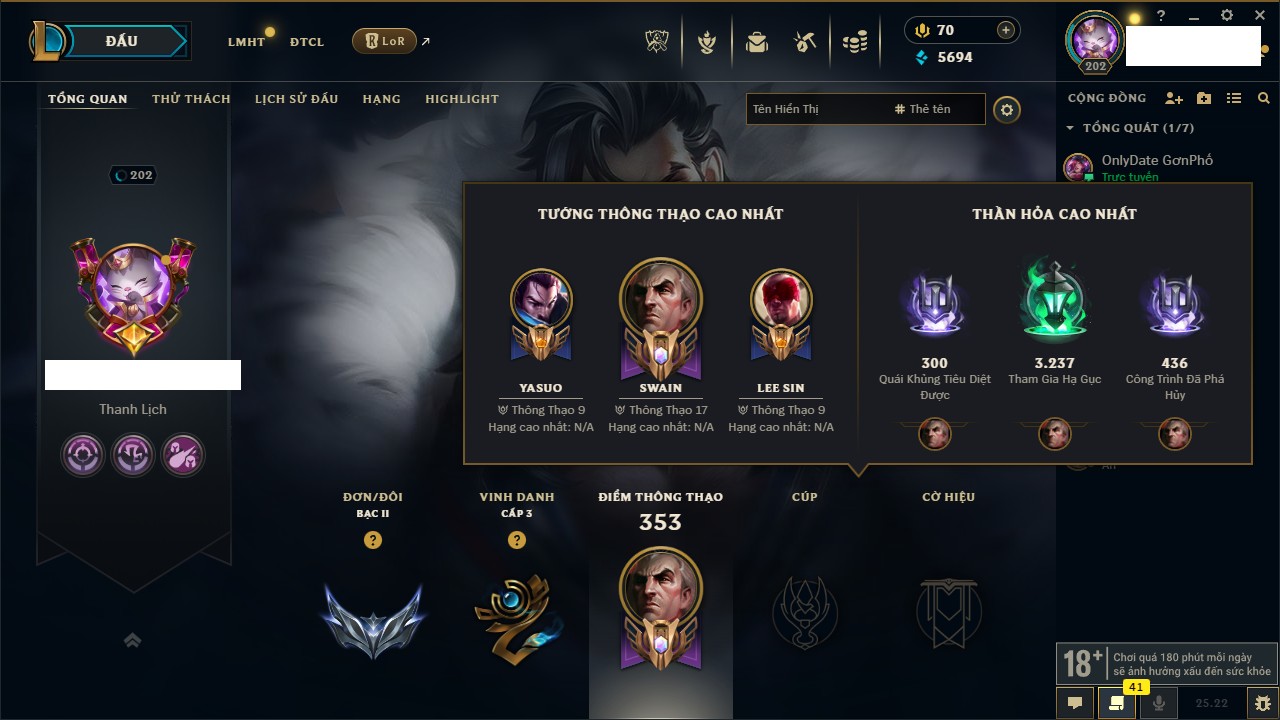Screen dimensions: 1280x720
Task: Click the ĐẤU play button
Action: [122, 41]
